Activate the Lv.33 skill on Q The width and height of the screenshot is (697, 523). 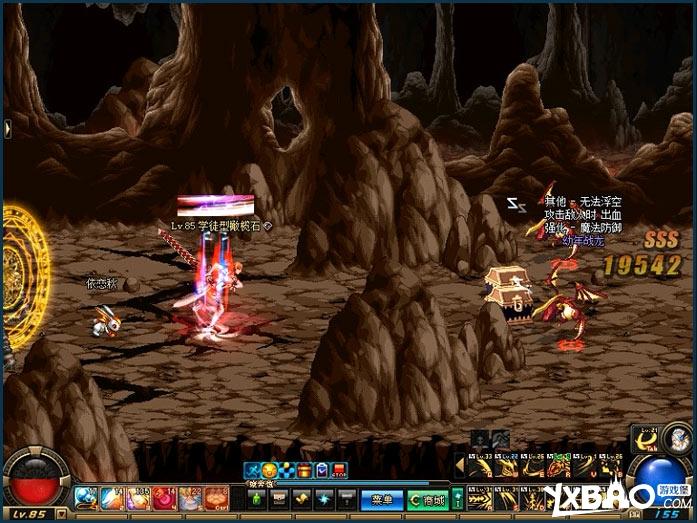point(479,466)
